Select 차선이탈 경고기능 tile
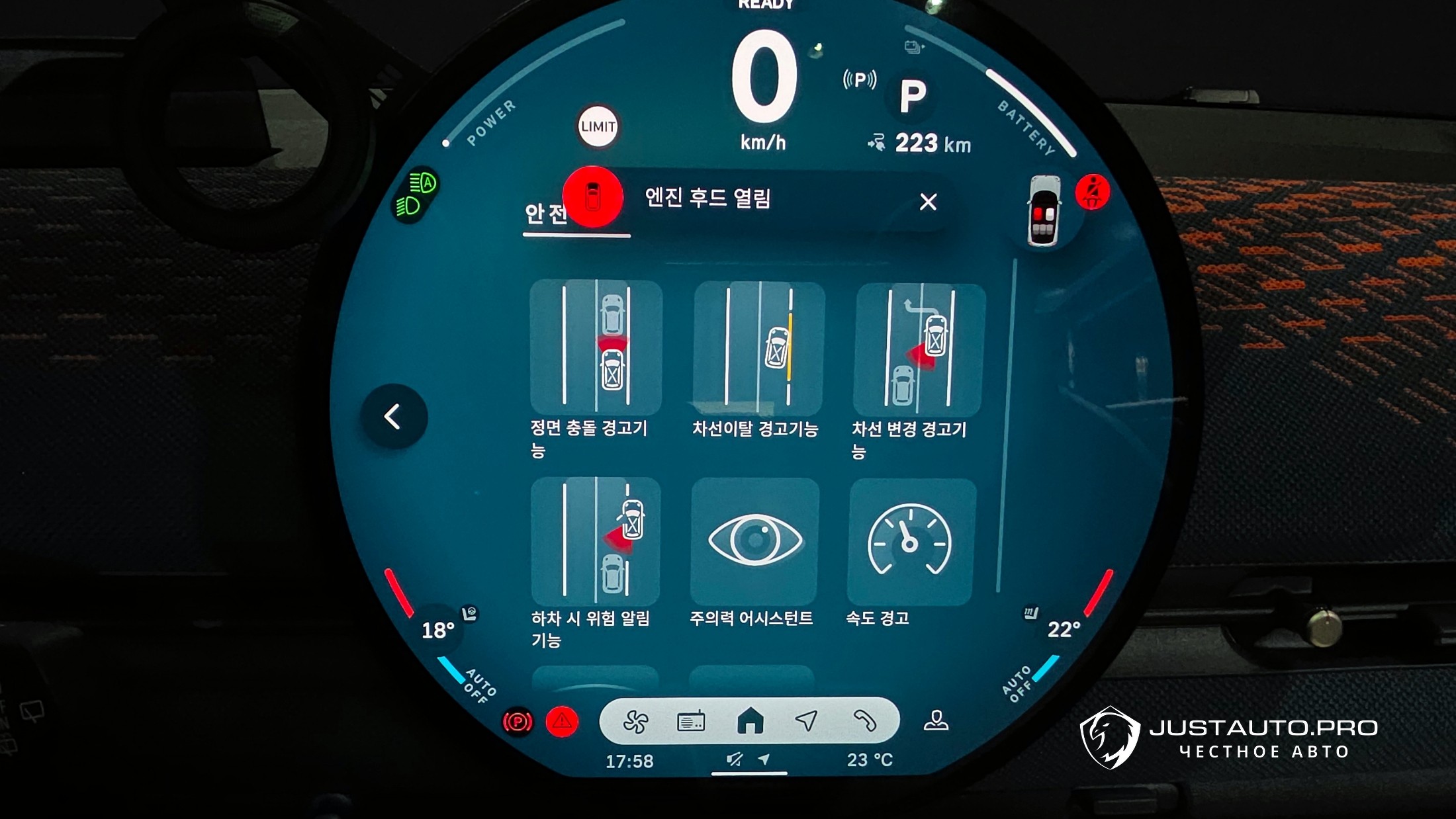 (x=758, y=348)
